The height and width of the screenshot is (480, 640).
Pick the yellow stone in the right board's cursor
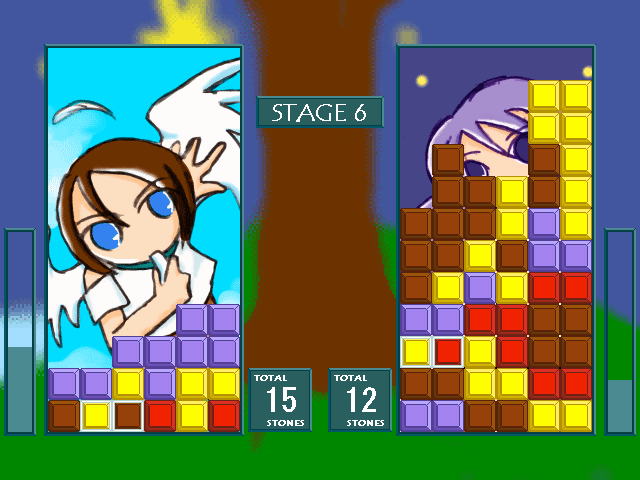416,351
